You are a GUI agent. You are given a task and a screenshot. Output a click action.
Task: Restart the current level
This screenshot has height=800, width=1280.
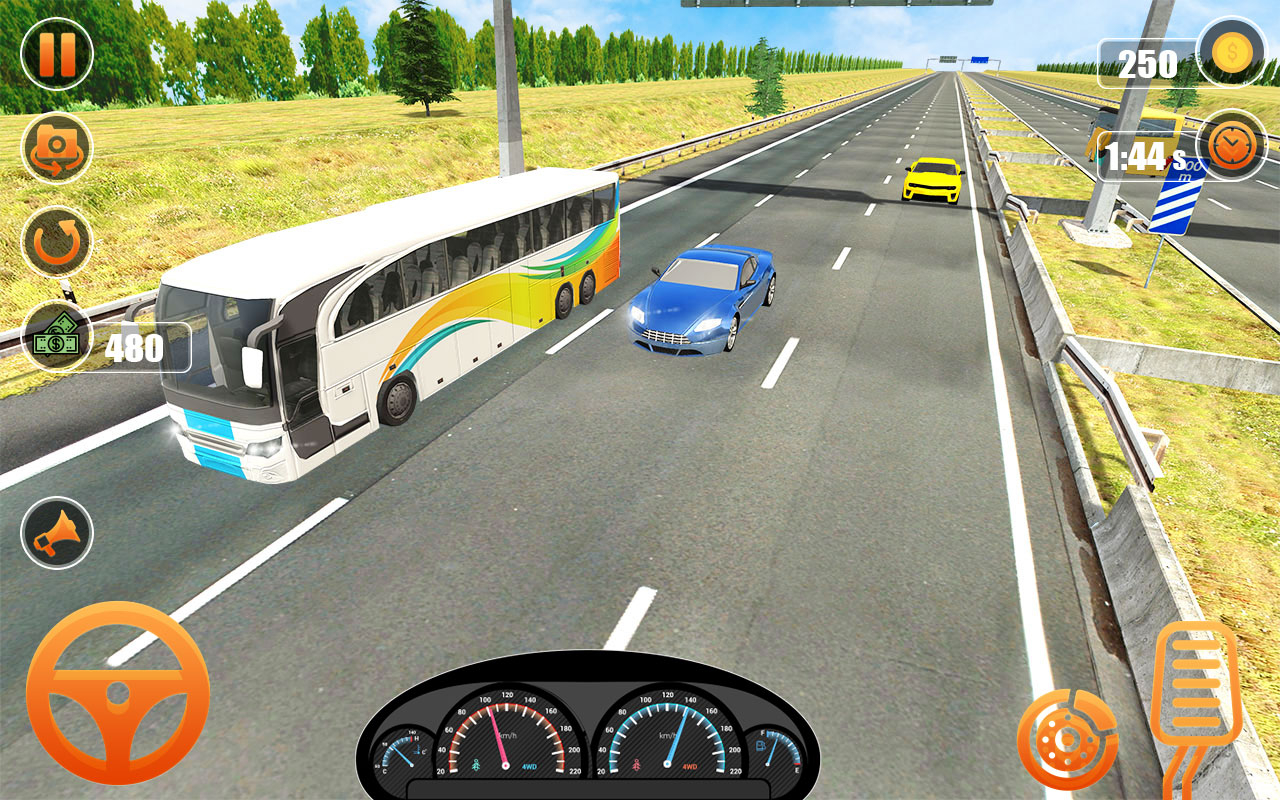[55, 240]
